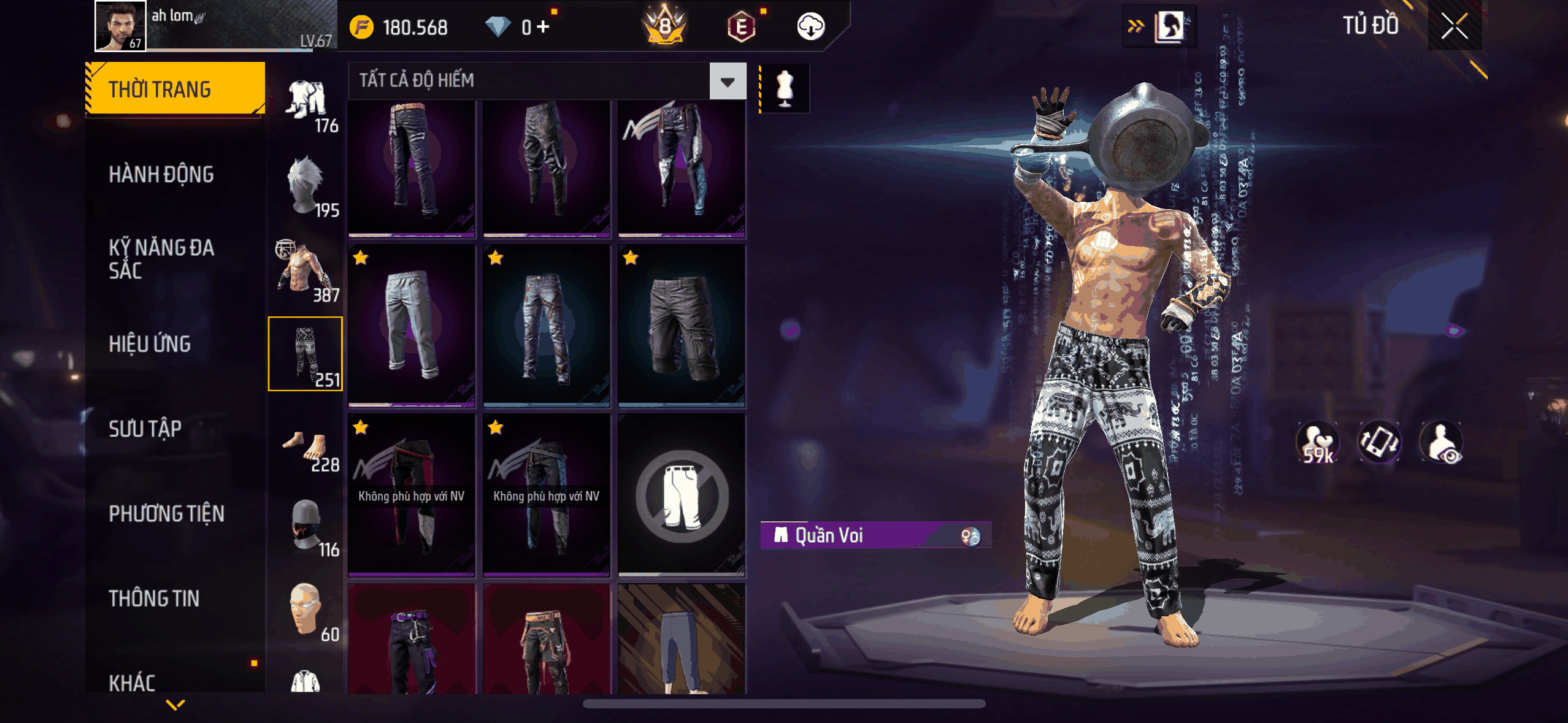Image resolution: width=1568 pixels, height=723 pixels.
Task: Open the PHƯƠNG TIỆN tab
Action: [166, 514]
